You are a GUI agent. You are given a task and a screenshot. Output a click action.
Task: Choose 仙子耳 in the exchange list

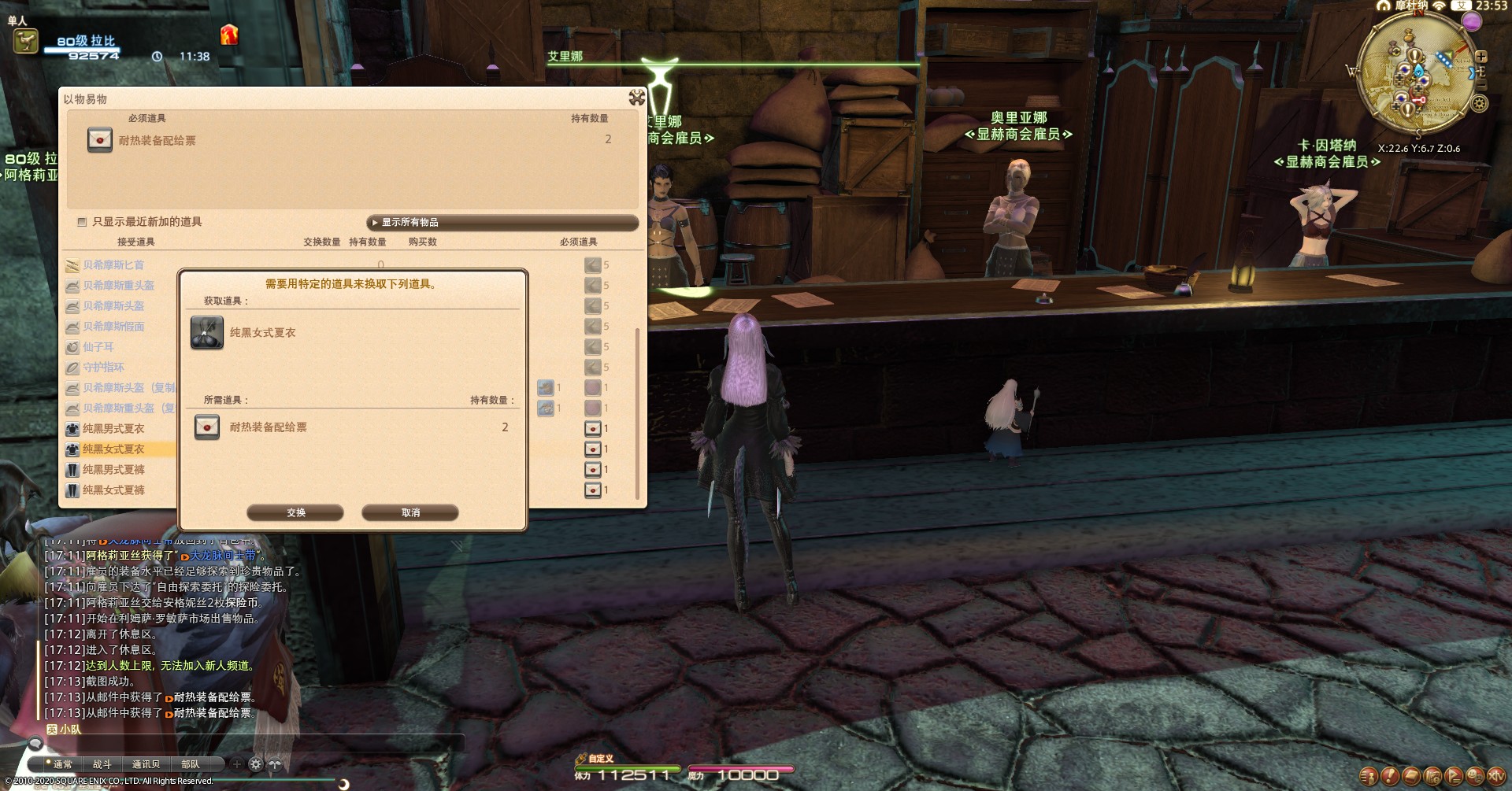[98, 347]
